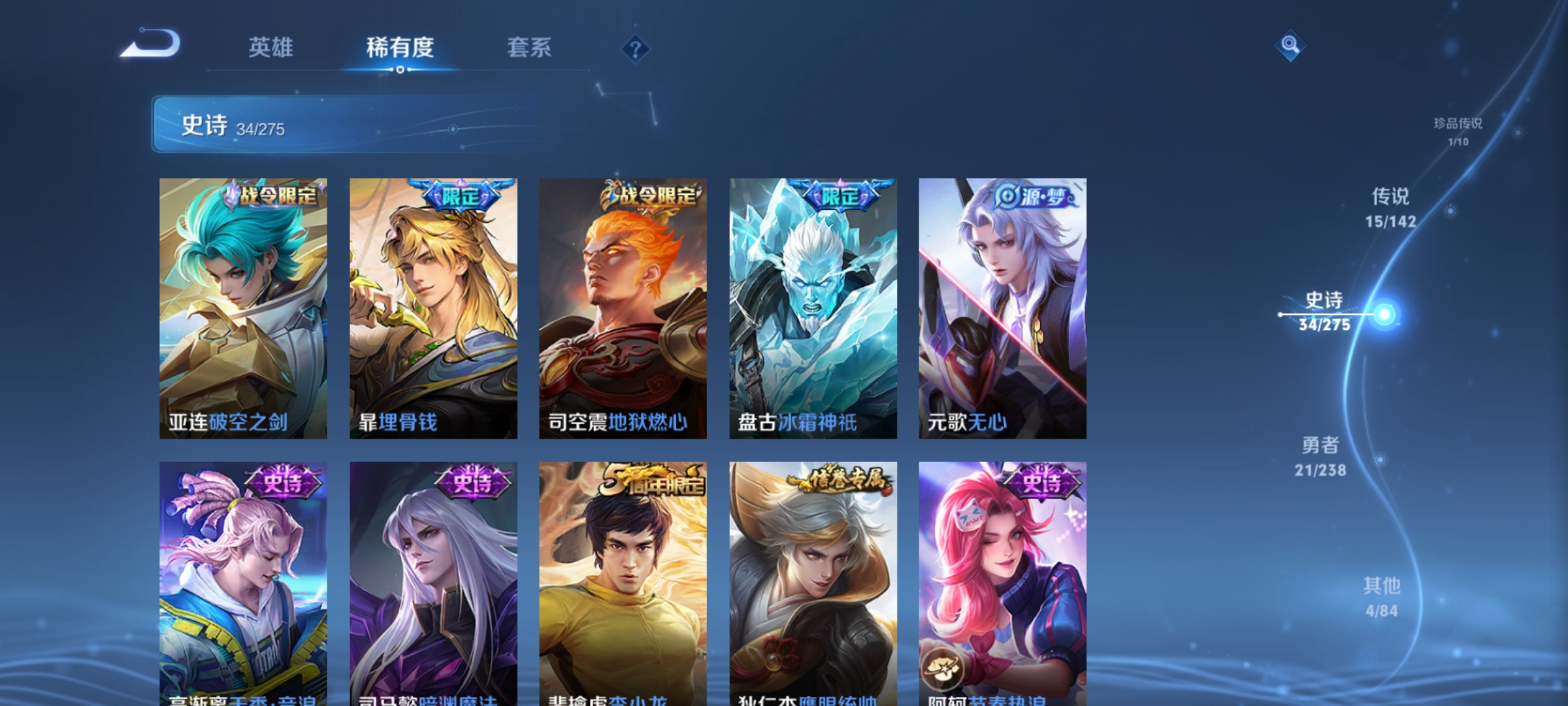Switch to the 英雄 tab
The height and width of the screenshot is (706, 1568).
click(272, 48)
